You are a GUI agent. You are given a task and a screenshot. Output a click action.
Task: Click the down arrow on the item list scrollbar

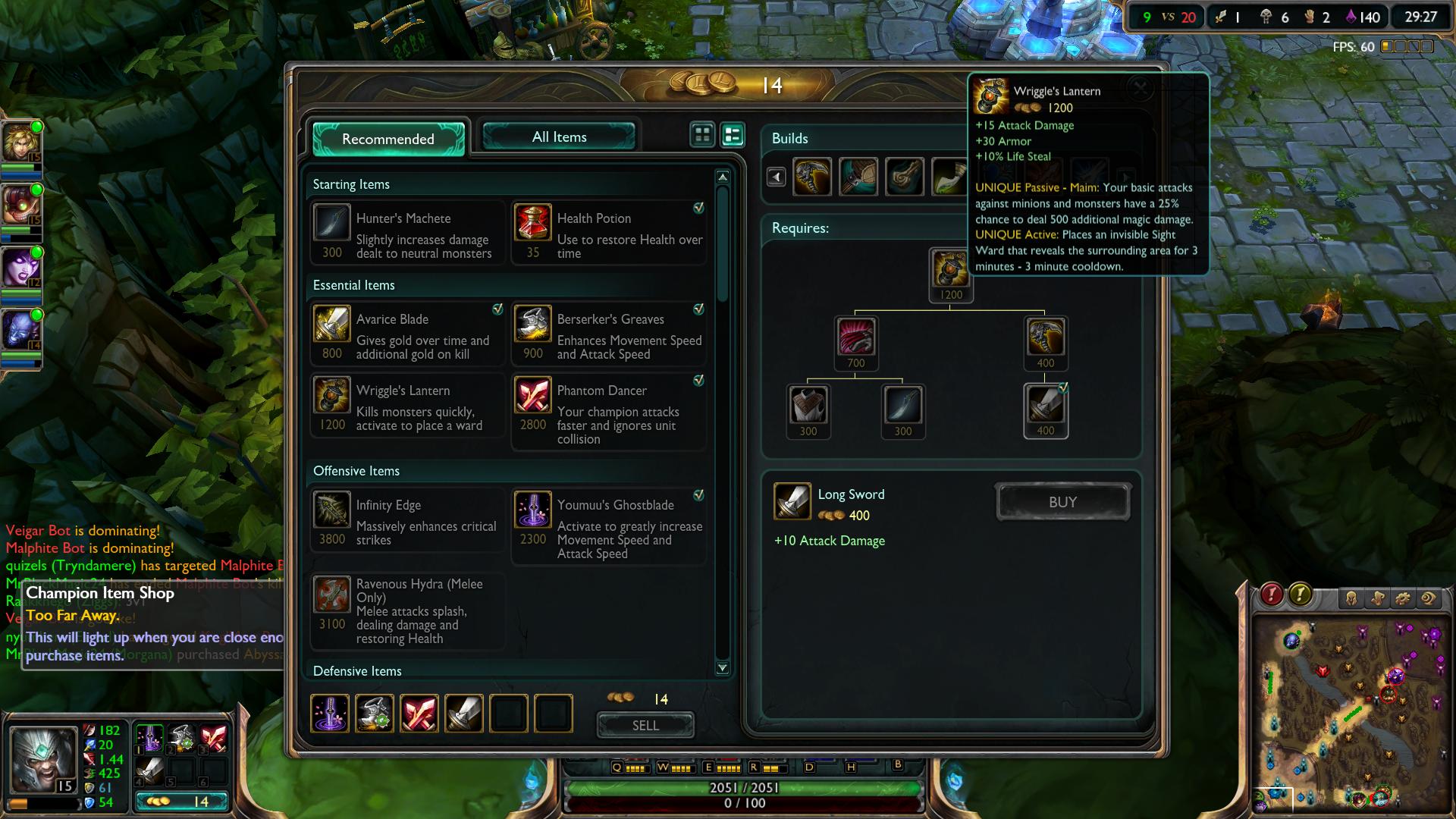(x=722, y=667)
